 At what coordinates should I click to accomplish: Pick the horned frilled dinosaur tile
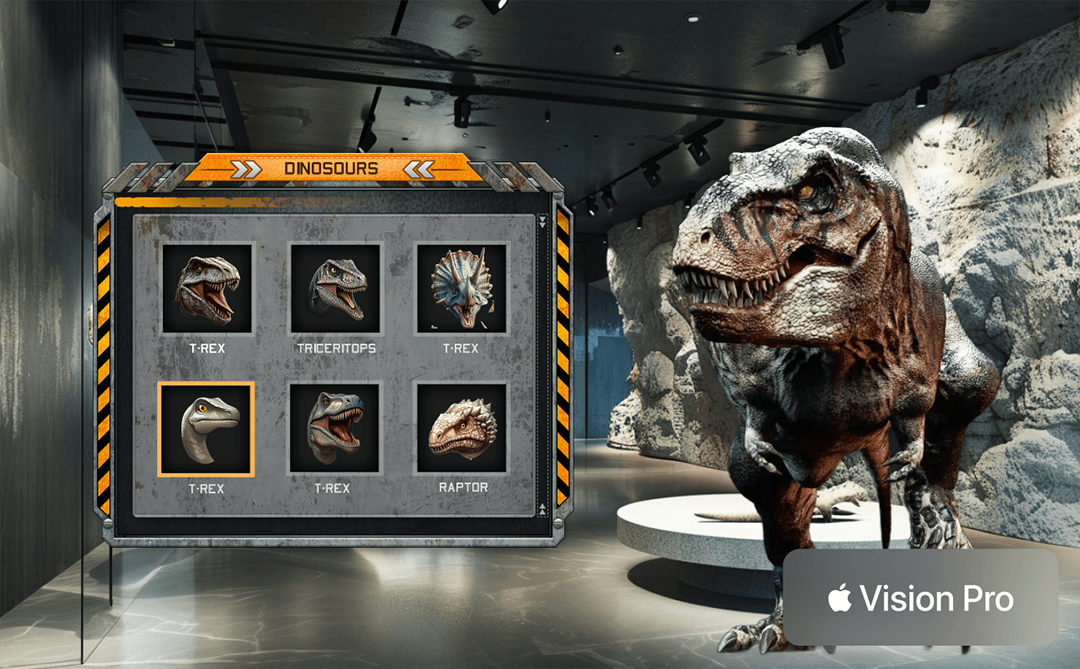point(462,288)
